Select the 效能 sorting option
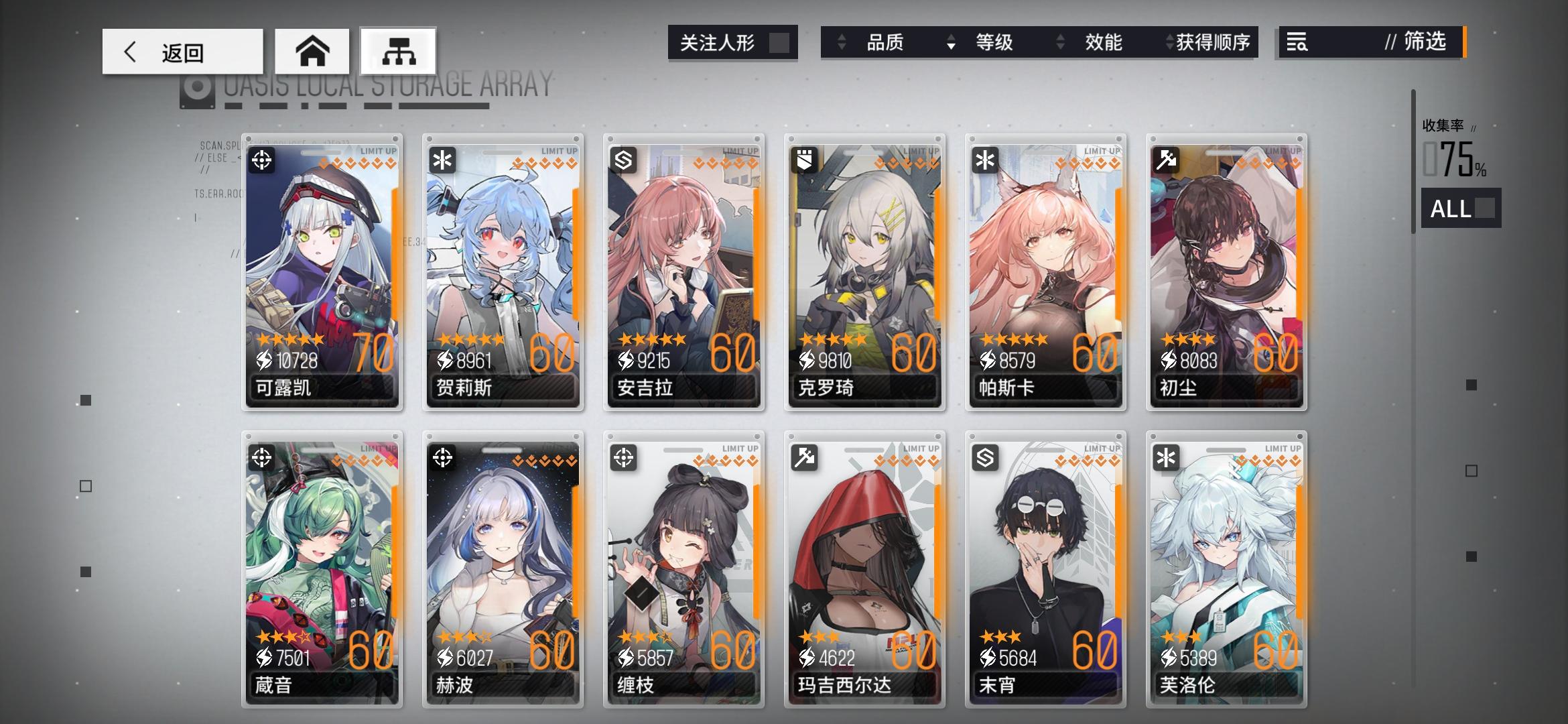The width and height of the screenshot is (1568, 724). [1103, 42]
